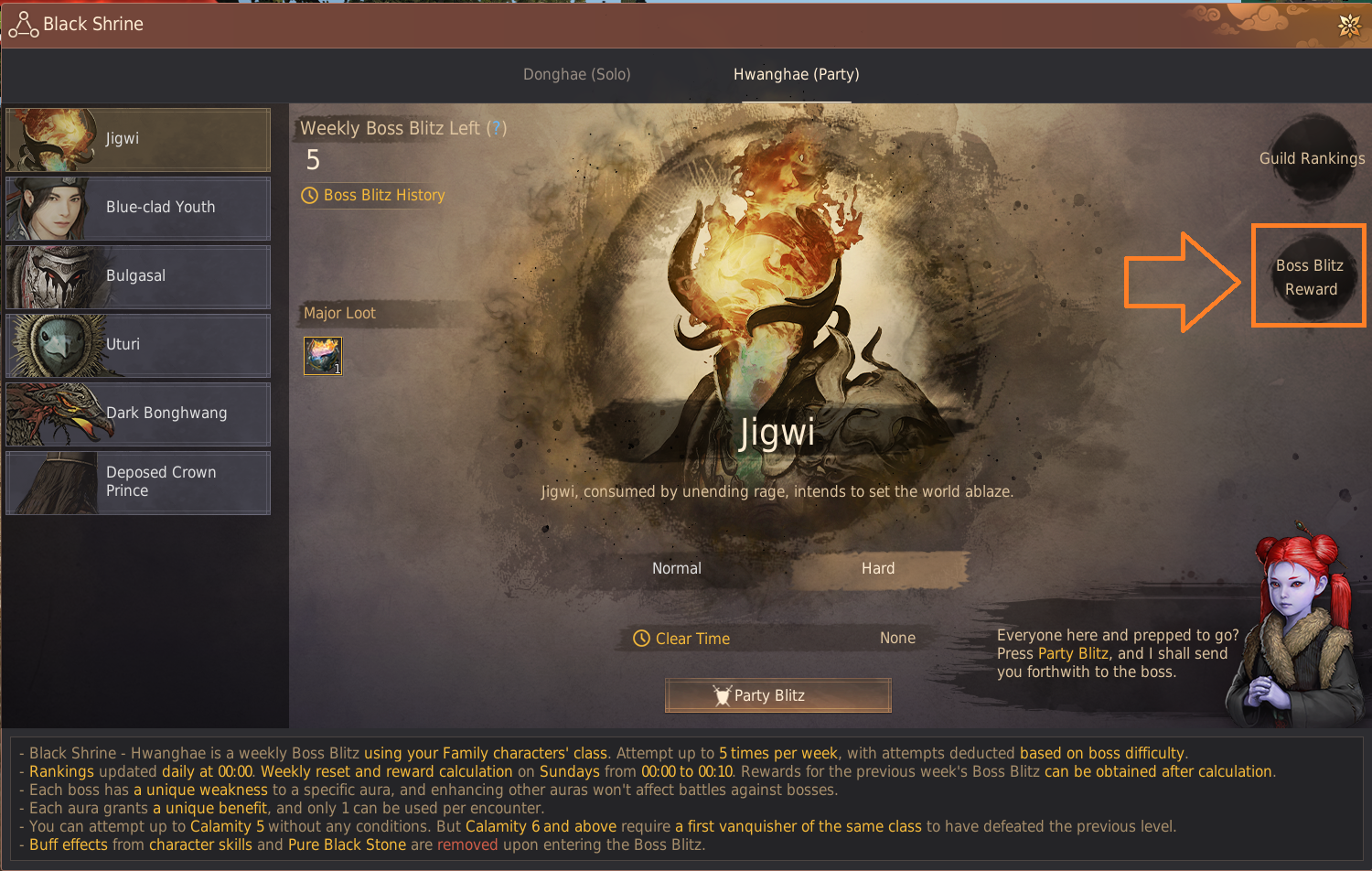Open the help tooltip next to Weekly Boss Blitz
Image resolution: width=1372 pixels, height=871 pixels.
click(x=497, y=128)
